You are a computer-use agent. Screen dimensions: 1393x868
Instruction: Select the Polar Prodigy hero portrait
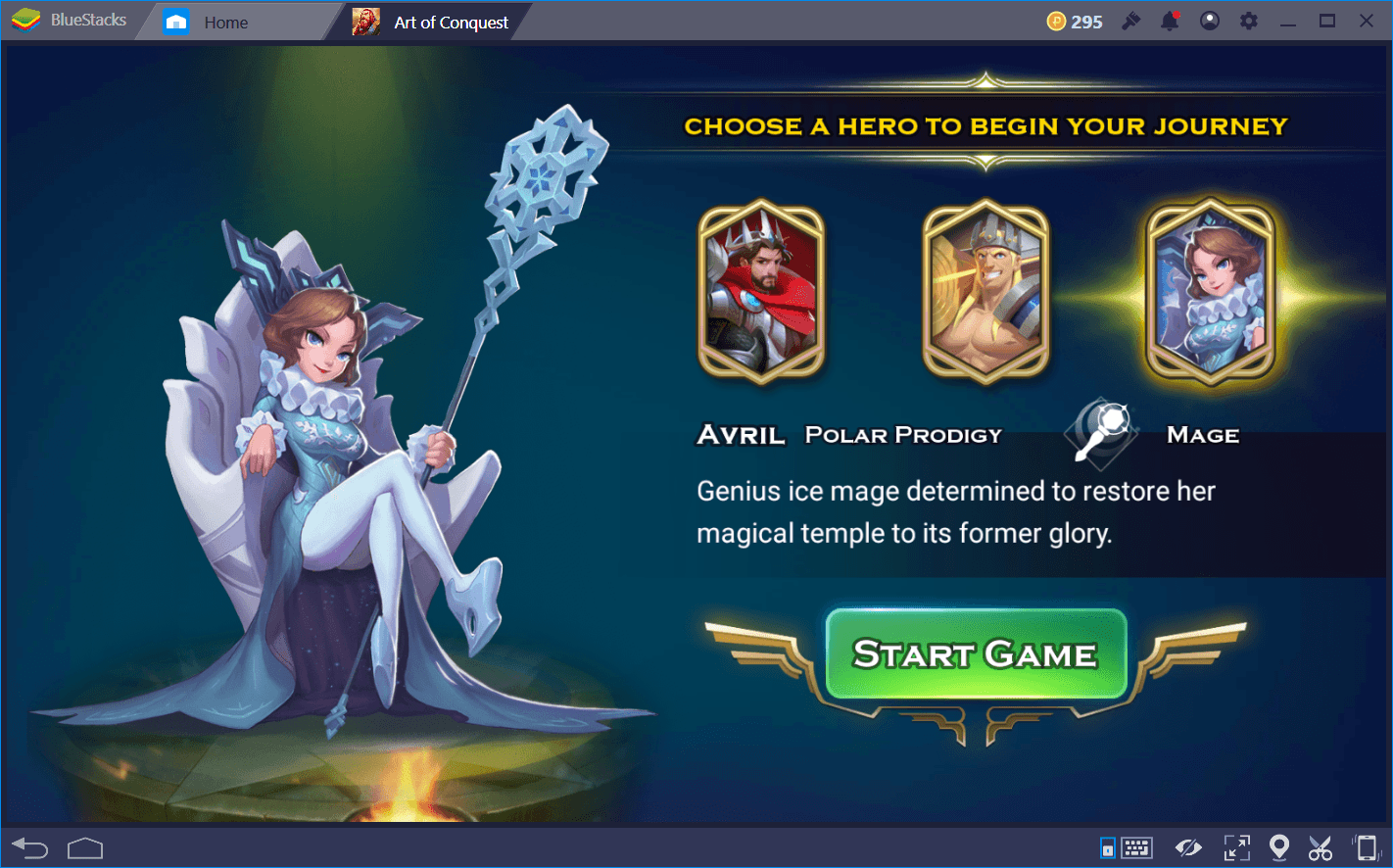tap(986, 292)
